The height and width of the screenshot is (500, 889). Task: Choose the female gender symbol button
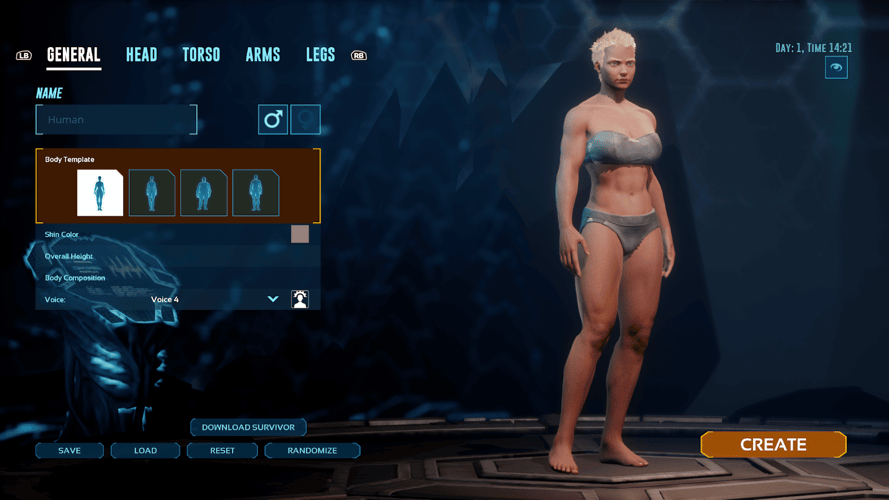click(306, 120)
